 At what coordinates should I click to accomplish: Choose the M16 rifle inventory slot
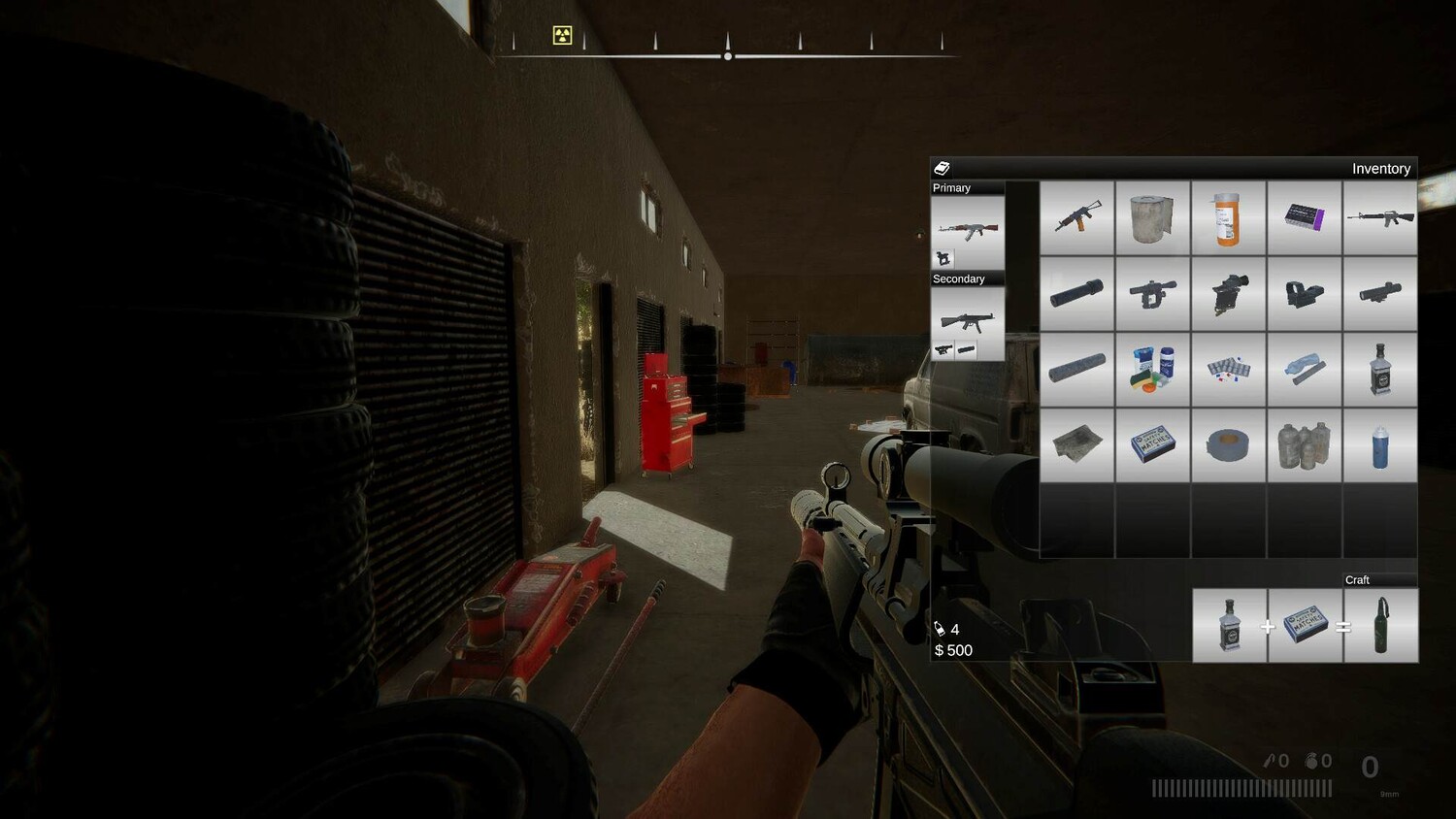click(x=1379, y=217)
